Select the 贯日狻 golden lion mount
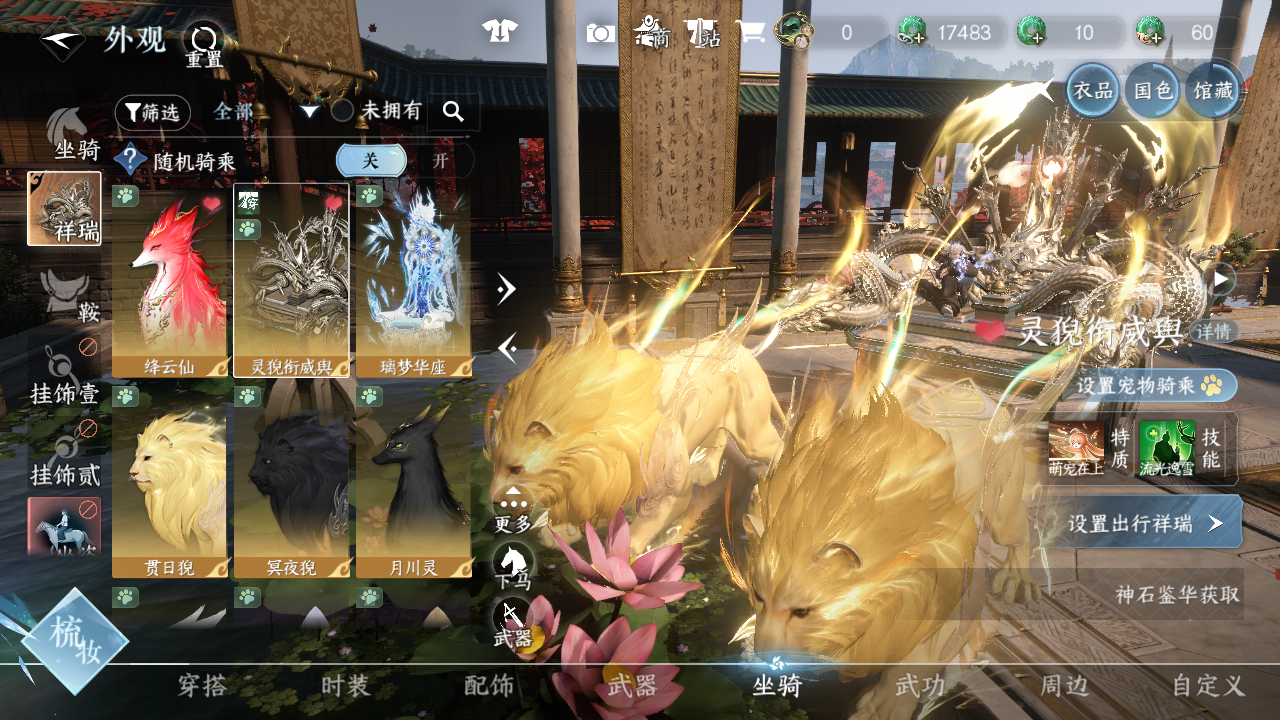This screenshot has height=720, width=1280. (169, 482)
